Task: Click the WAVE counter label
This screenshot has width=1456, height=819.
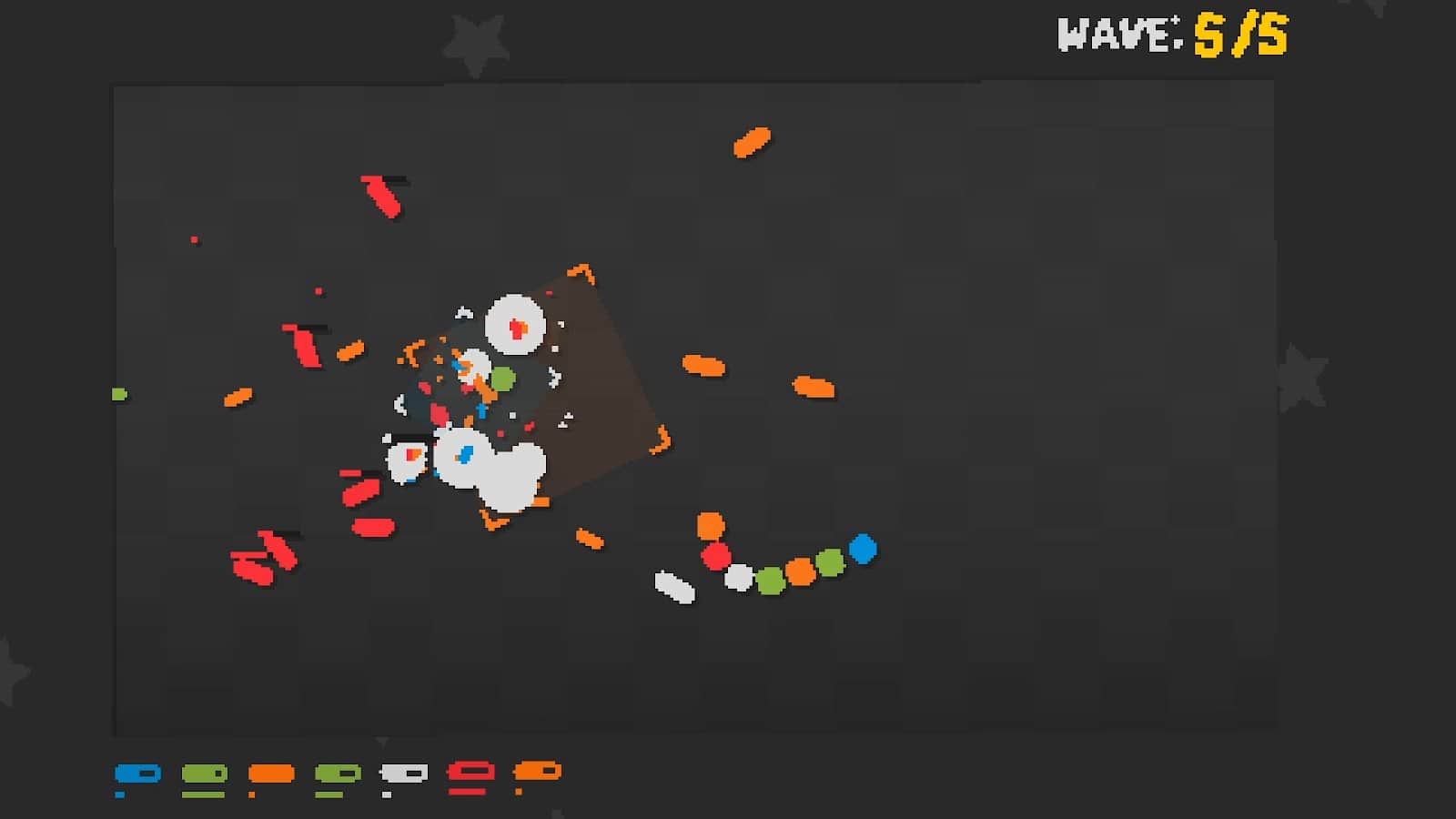Action: pos(1117,35)
